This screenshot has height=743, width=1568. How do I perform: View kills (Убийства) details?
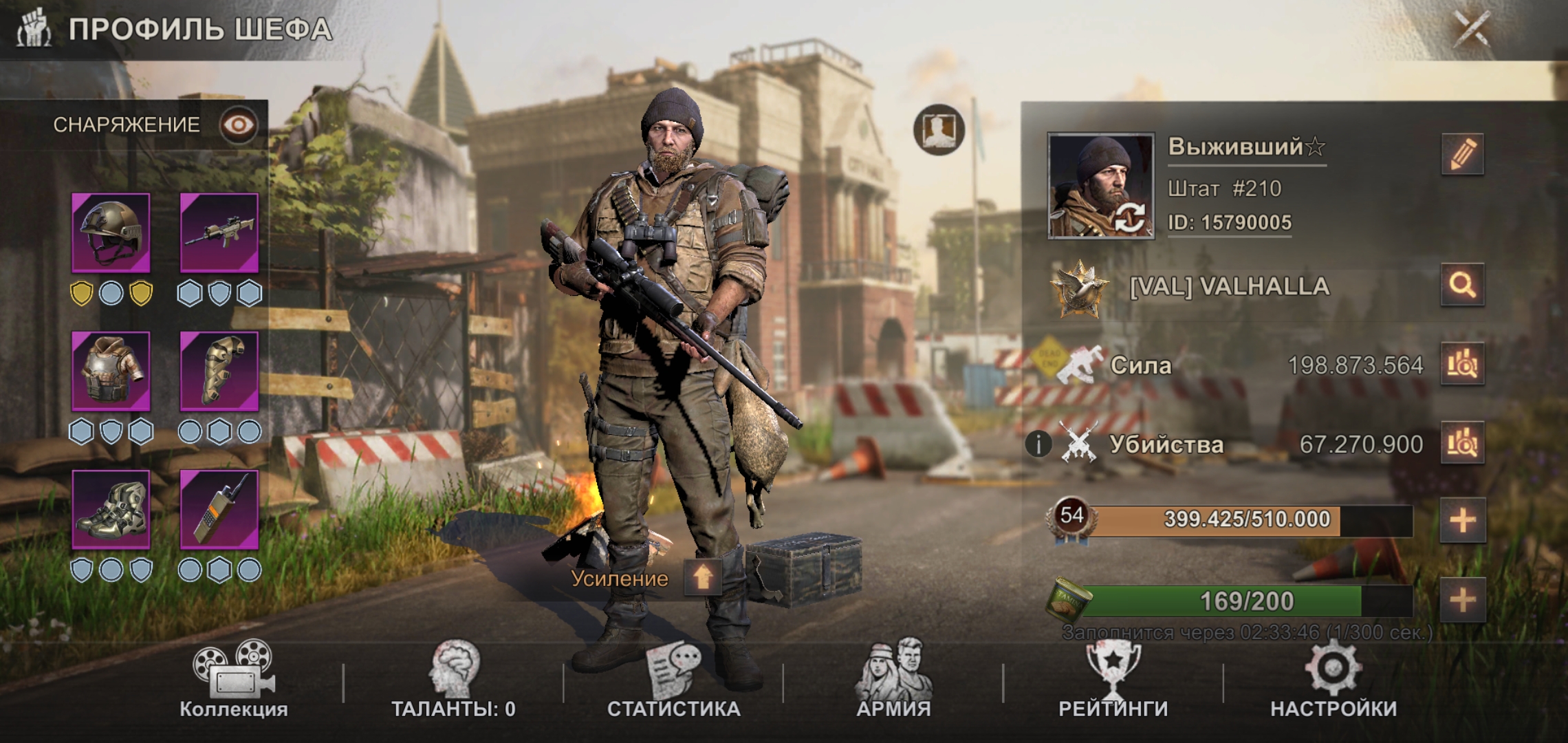coord(1462,444)
